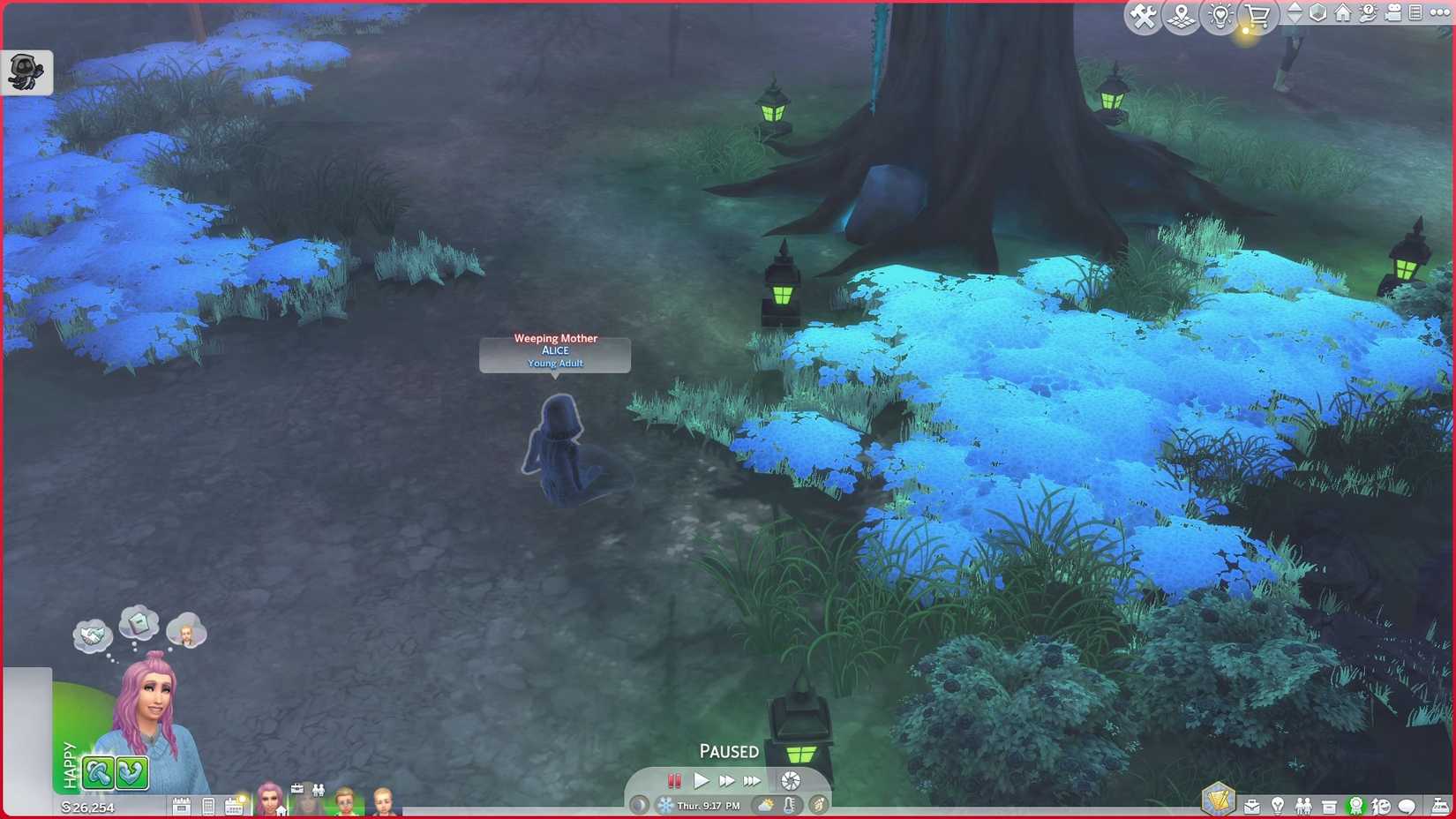Open Build Mode with the hammer tool icon
The image size is (1456, 819).
(1142, 15)
